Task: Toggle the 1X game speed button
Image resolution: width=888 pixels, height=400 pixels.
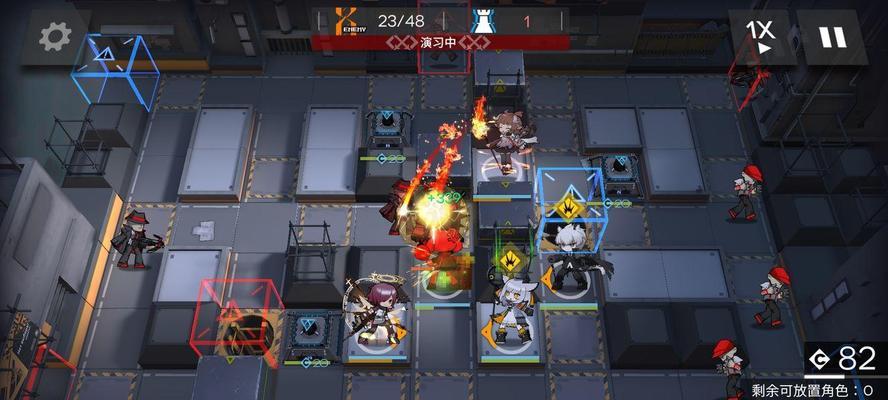Action: point(765,36)
